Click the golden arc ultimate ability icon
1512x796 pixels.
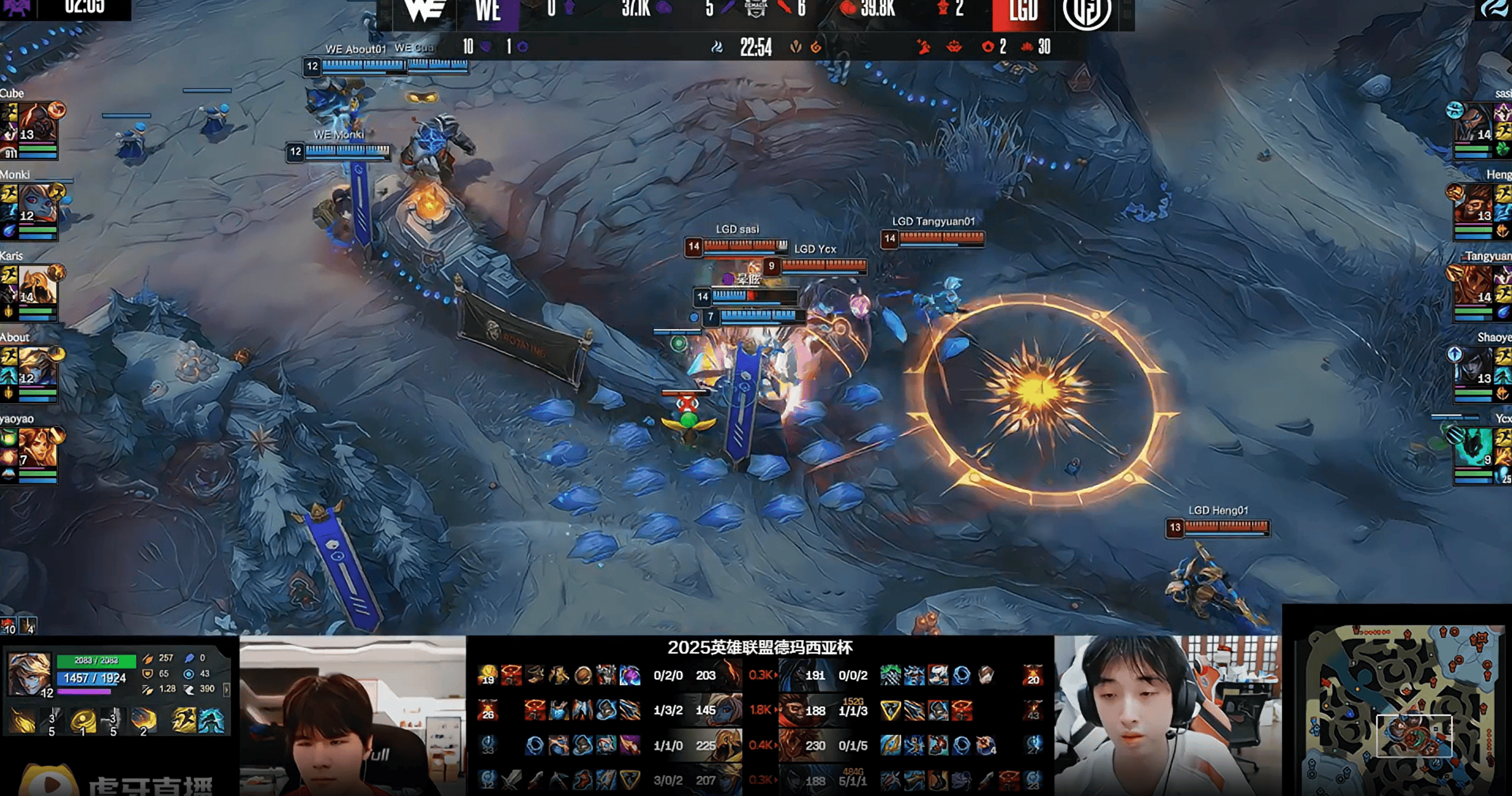pyautogui.click(x=143, y=720)
